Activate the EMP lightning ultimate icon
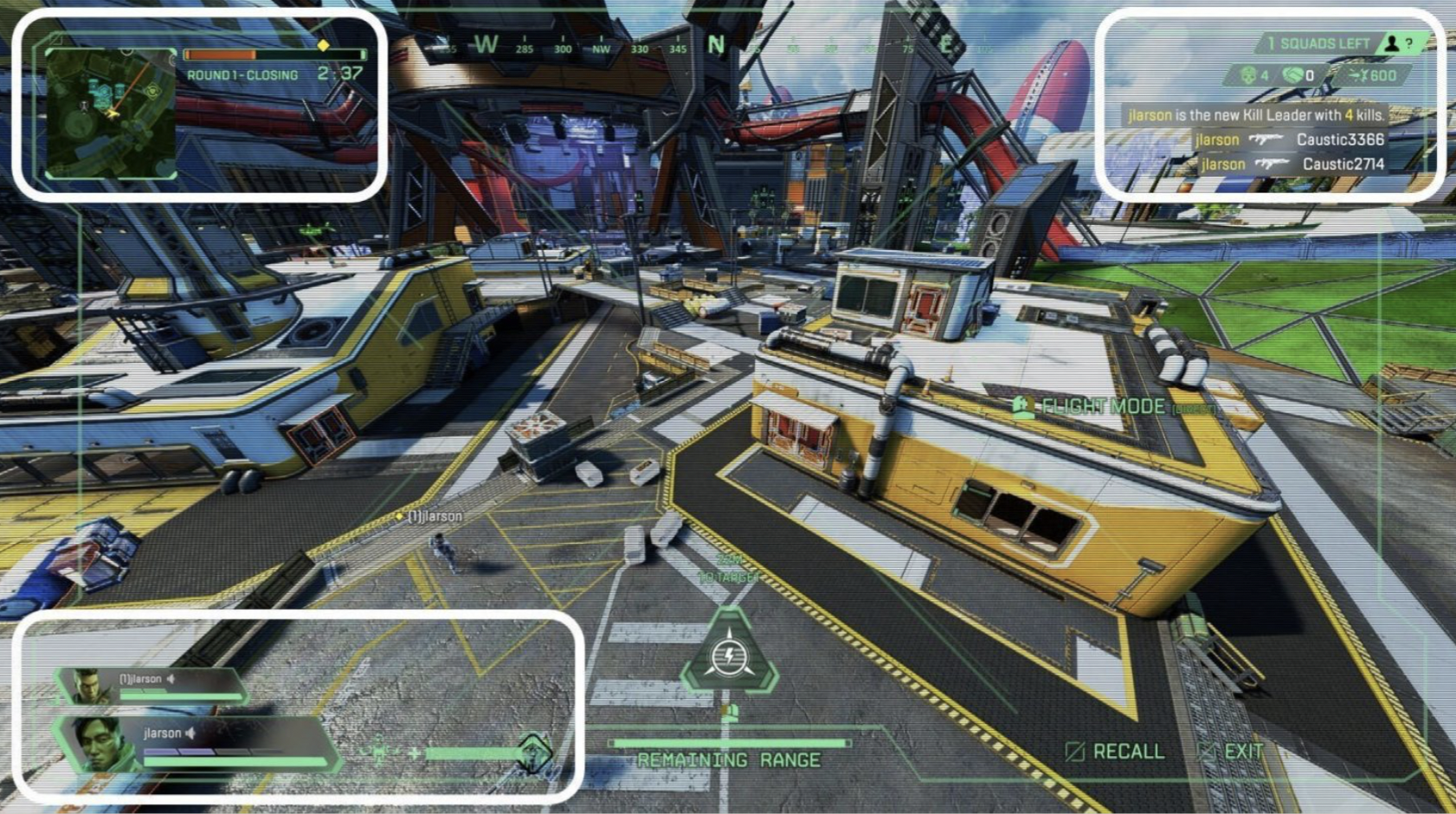The width and height of the screenshot is (1456, 814). (729, 656)
